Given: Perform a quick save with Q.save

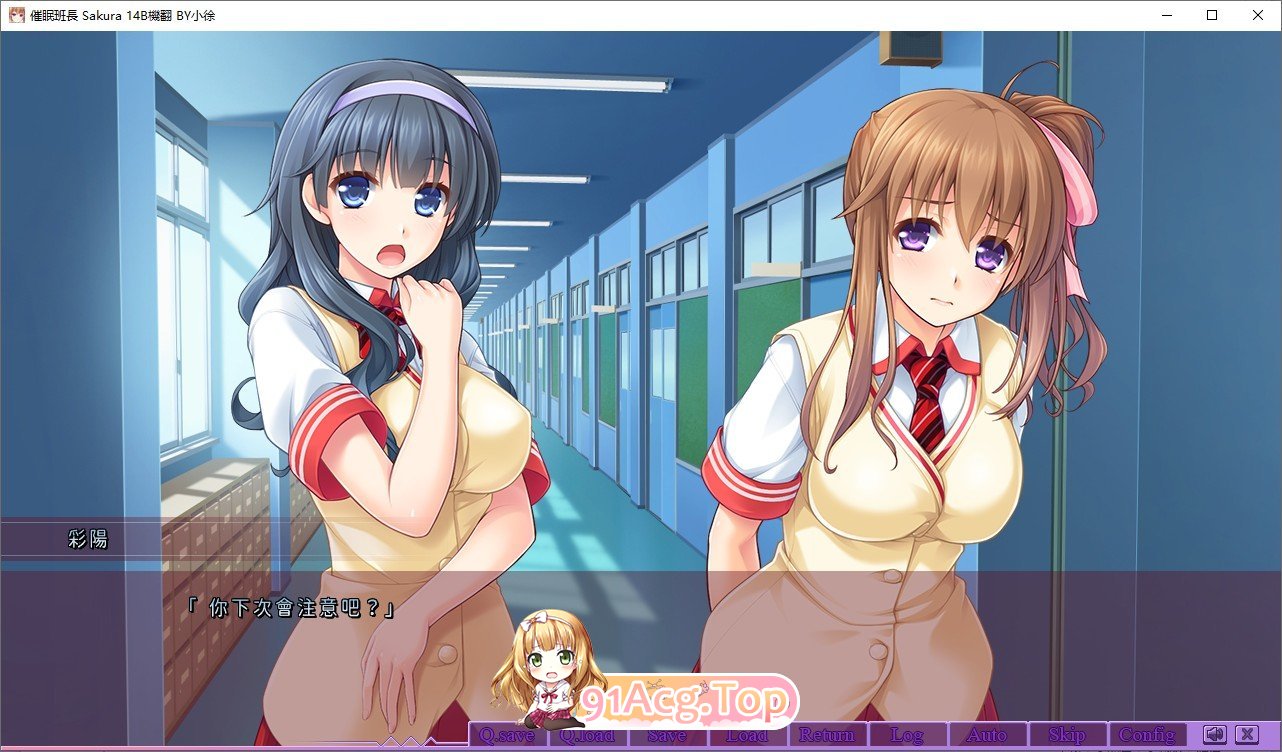Looking at the screenshot, I should (x=507, y=733).
